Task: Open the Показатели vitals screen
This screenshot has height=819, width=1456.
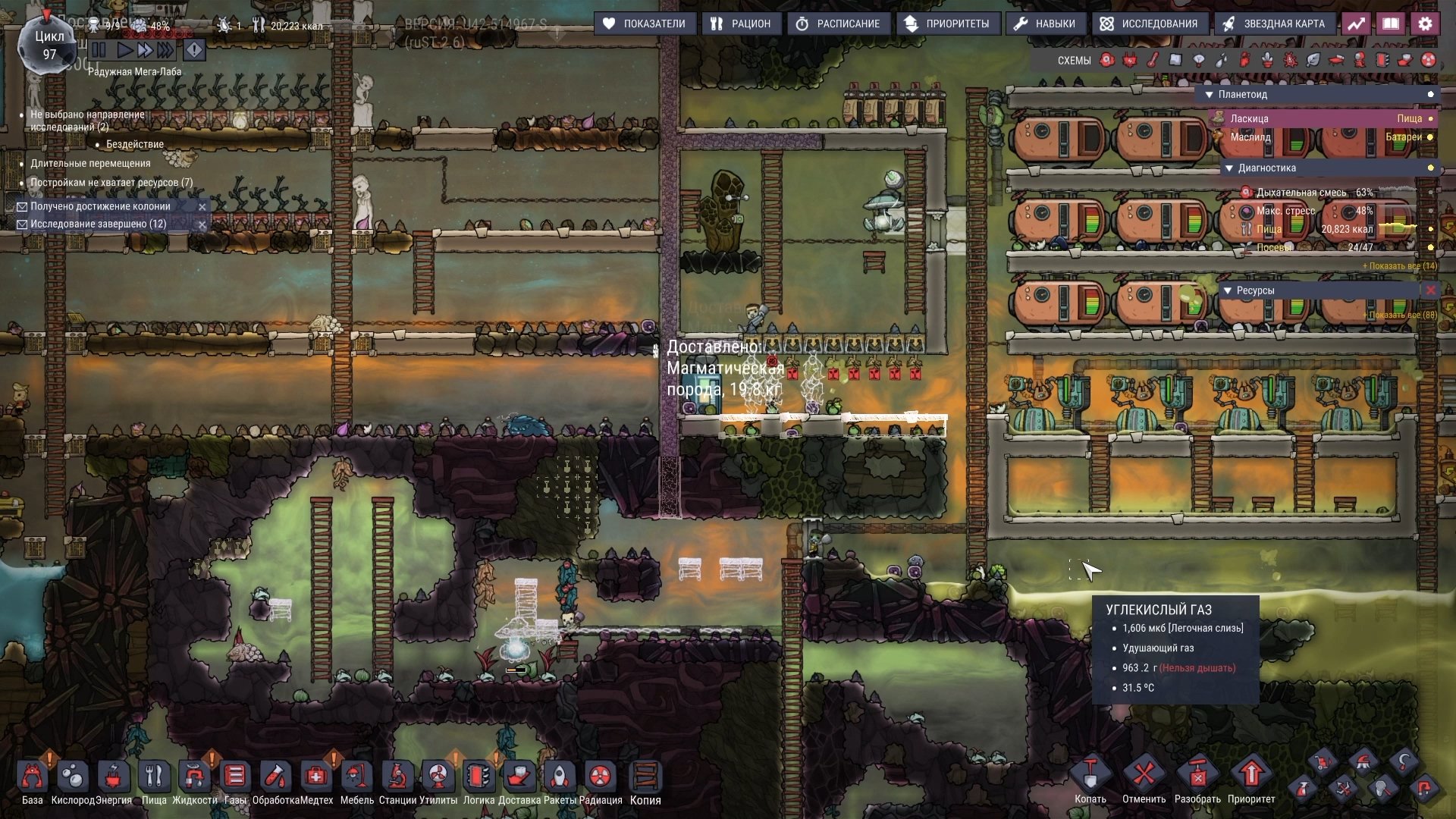Action: point(644,24)
